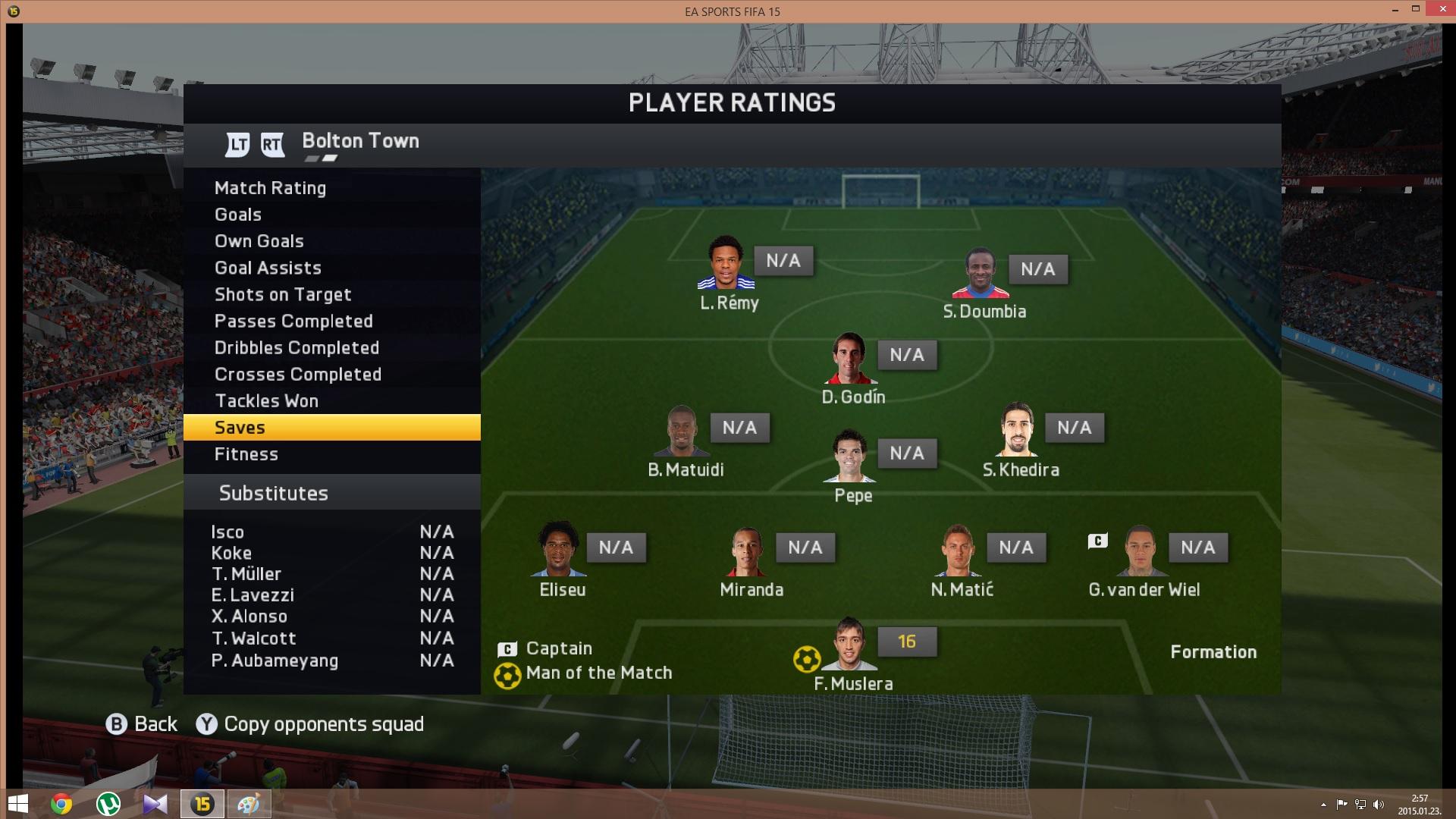This screenshot has width=1456, height=819.
Task: Select striker L. Rémy on the pitch
Action: point(726,263)
